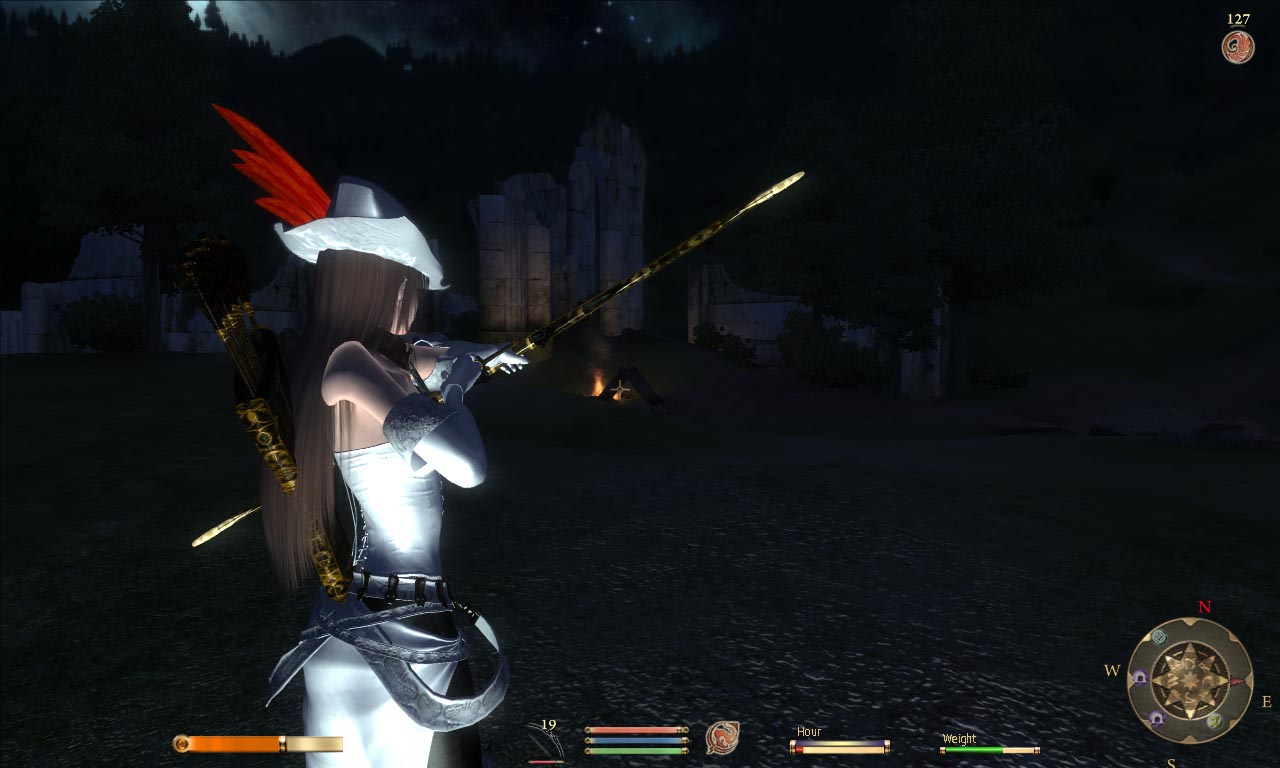Select the equipped spell icon beside status bars
This screenshot has height=768, width=1280.
pyautogui.click(x=721, y=738)
